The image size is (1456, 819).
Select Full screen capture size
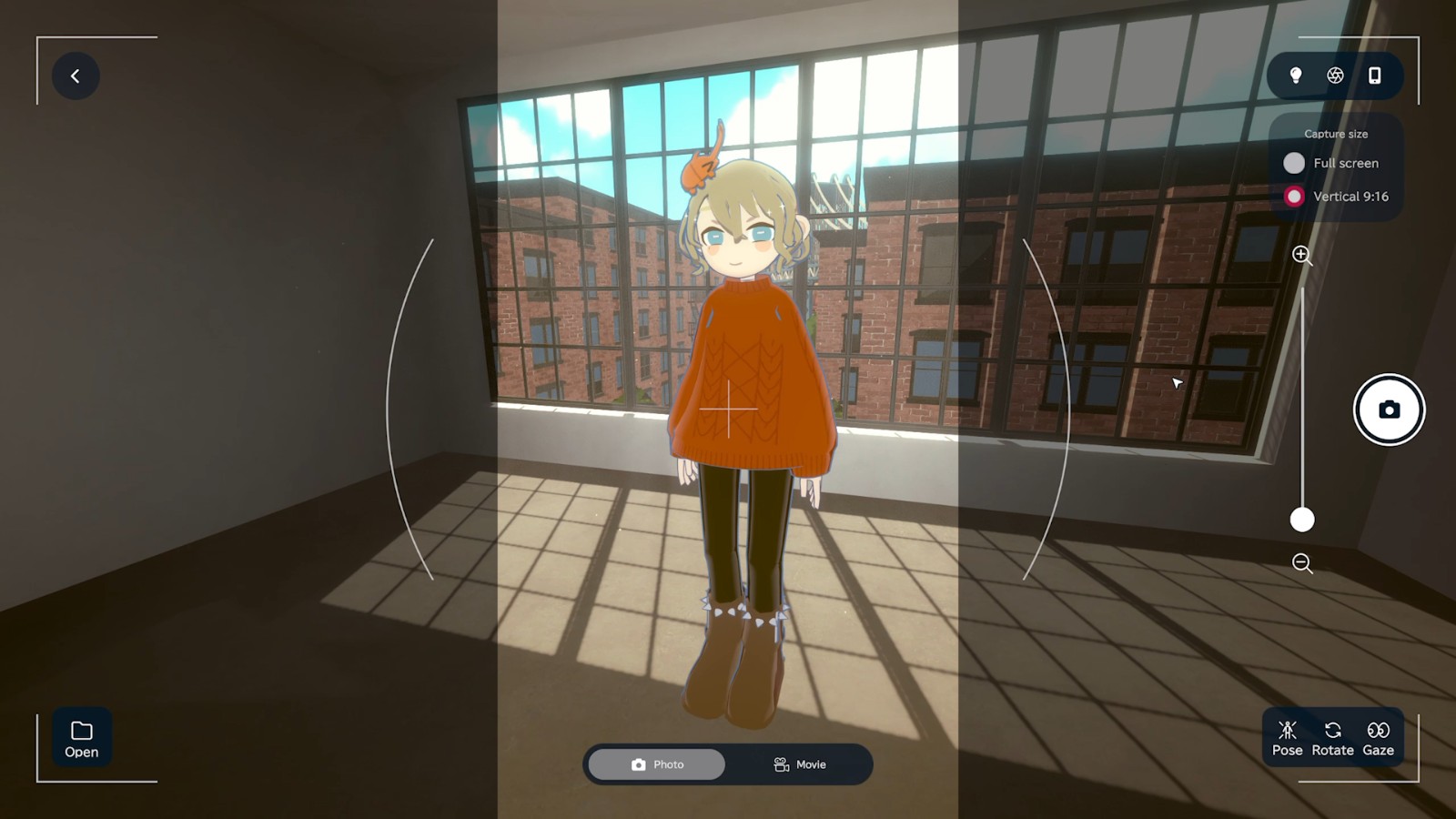pos(1294,163)
